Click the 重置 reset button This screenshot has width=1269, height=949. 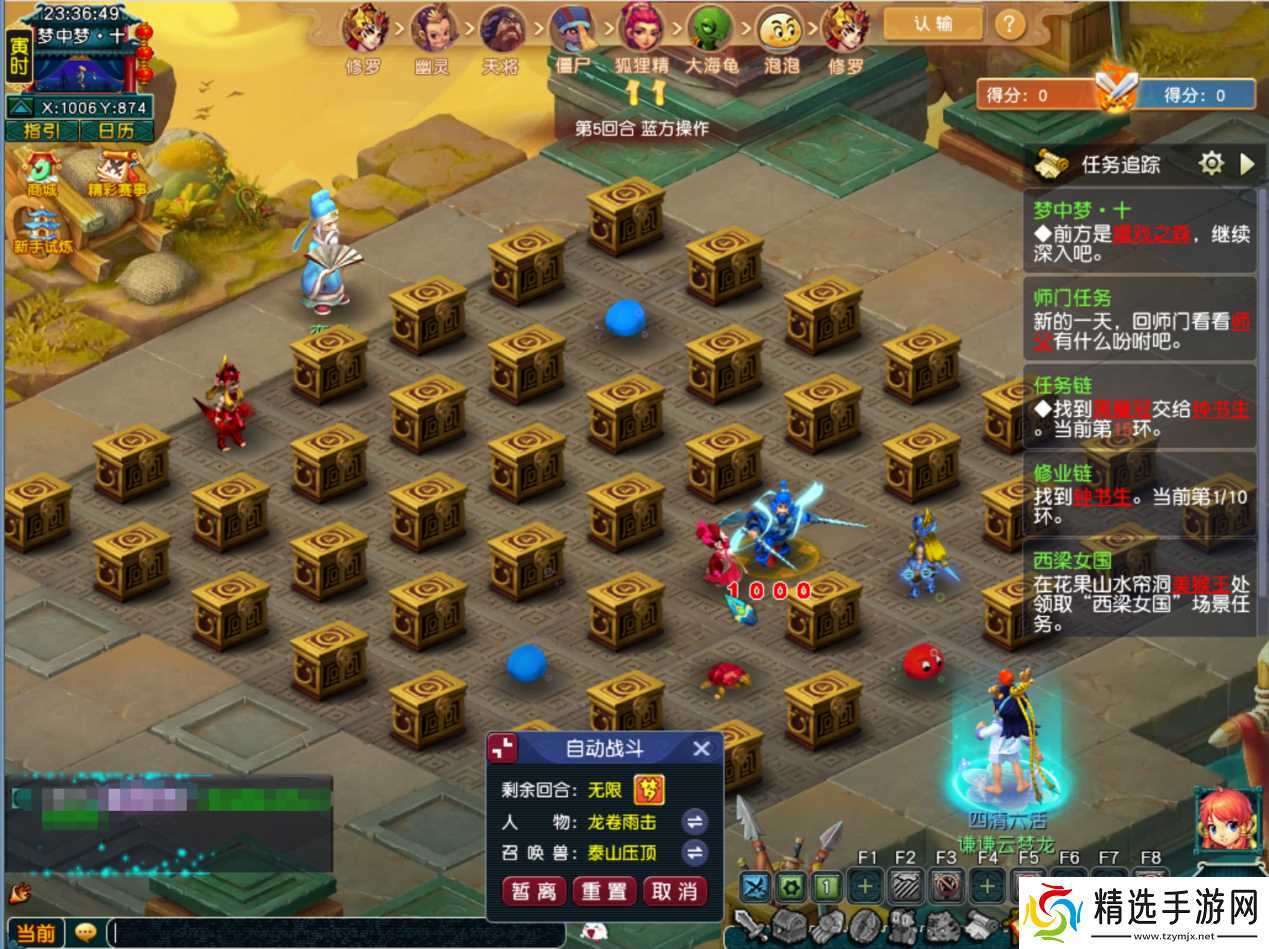pyautogui.click(x=605, y=891)
